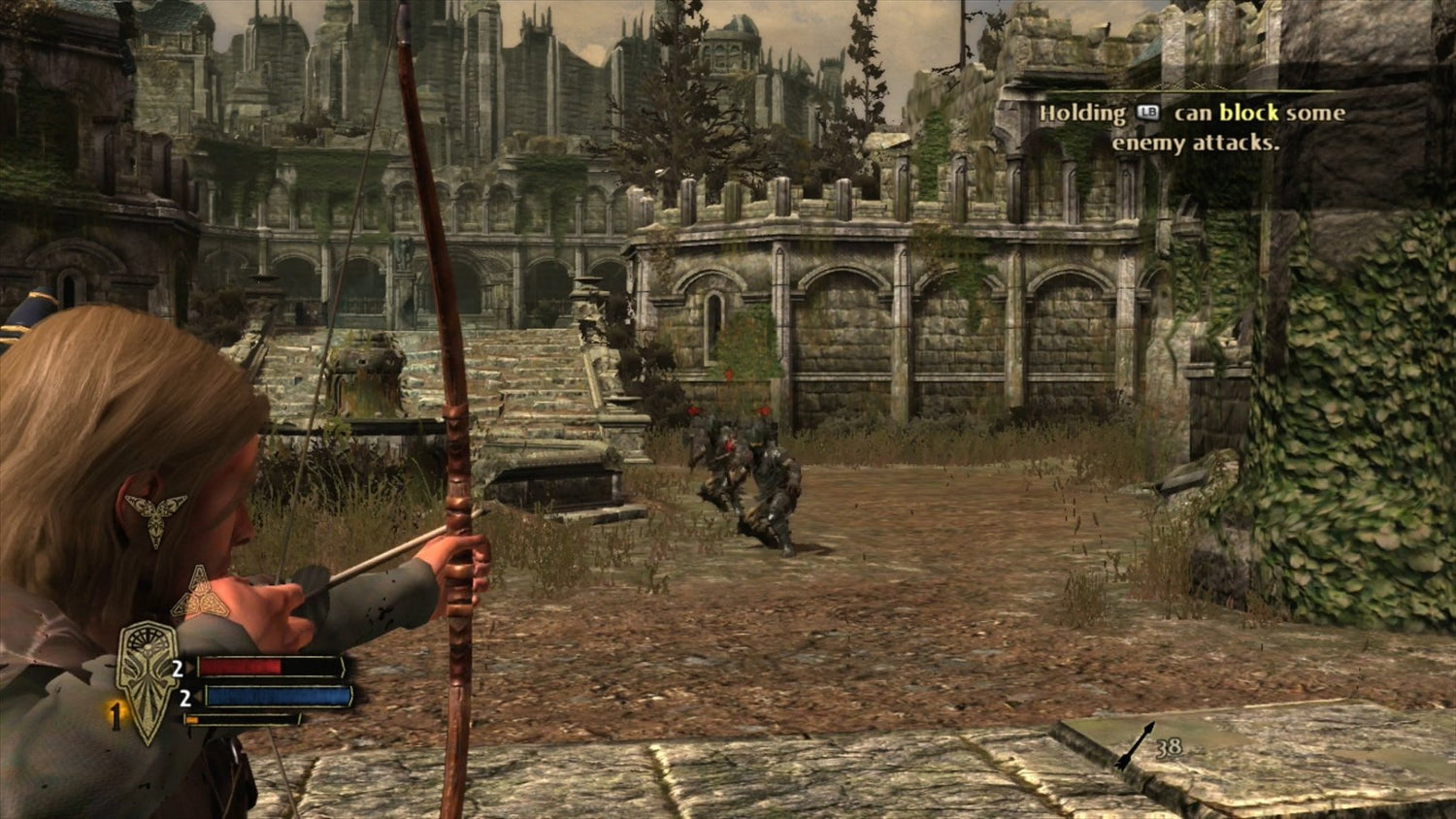Click the highlighted word block in the hint

tap(1248, 113)
